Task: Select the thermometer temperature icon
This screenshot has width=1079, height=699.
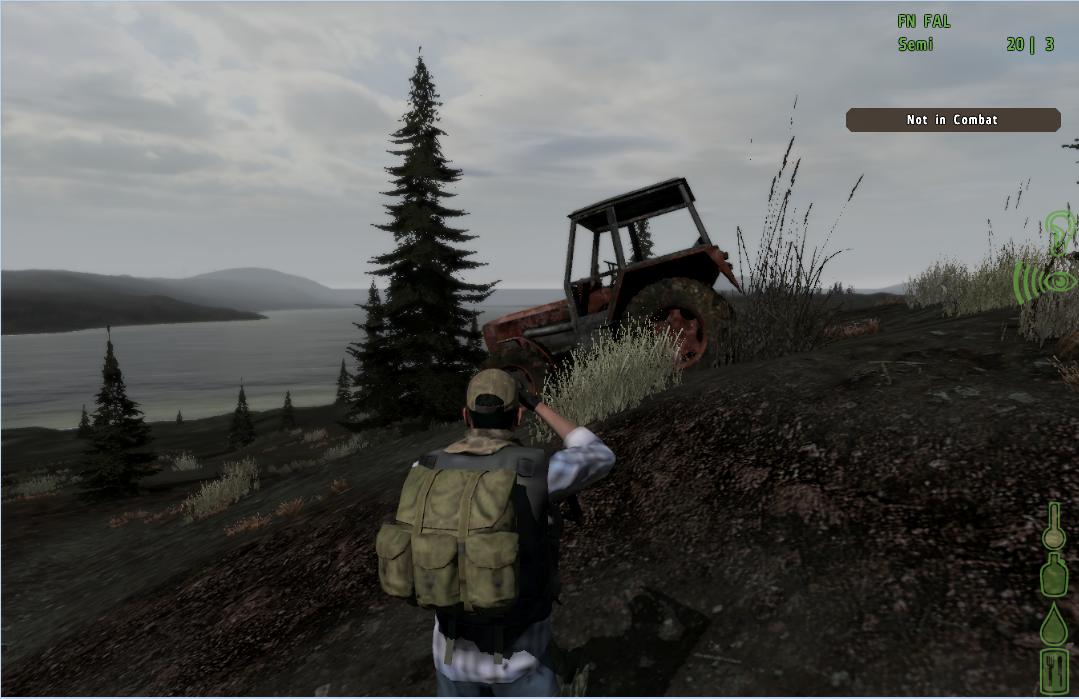Action: click(x=1053, y=526)
